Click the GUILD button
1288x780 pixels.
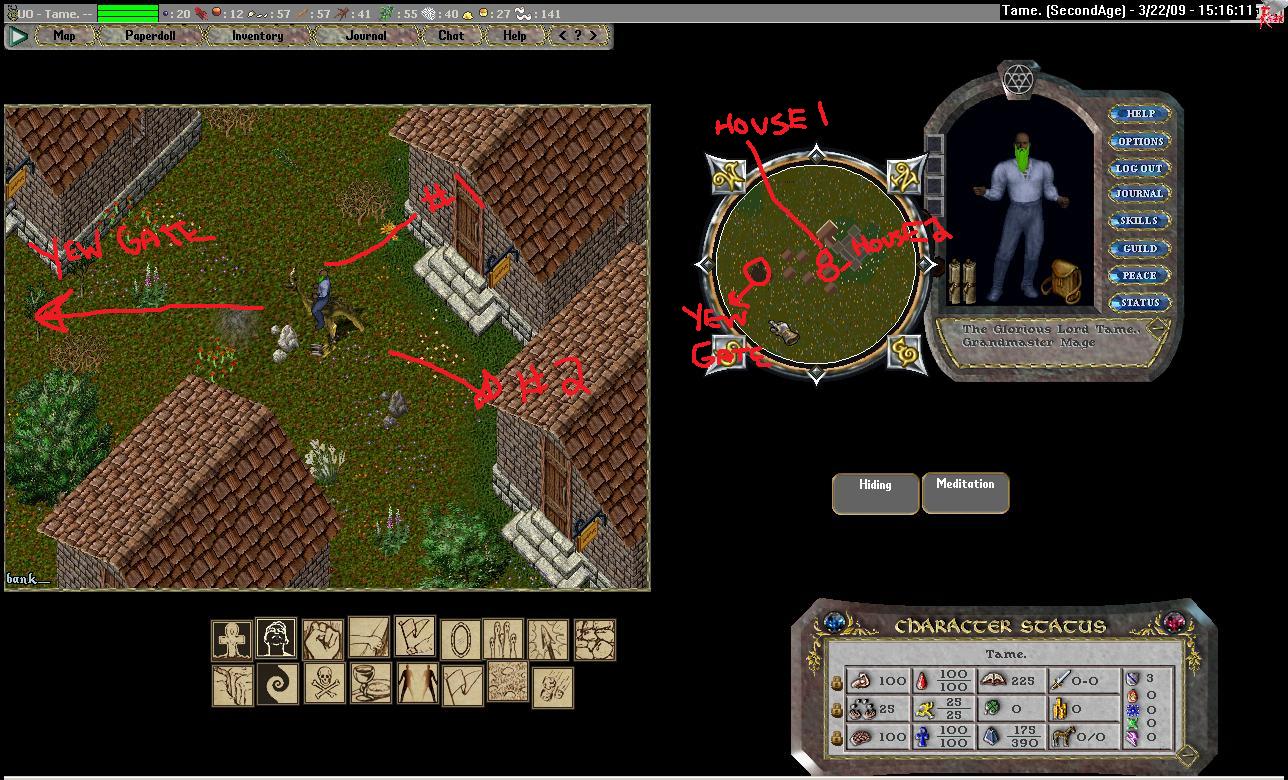[x=1140, y=248]
